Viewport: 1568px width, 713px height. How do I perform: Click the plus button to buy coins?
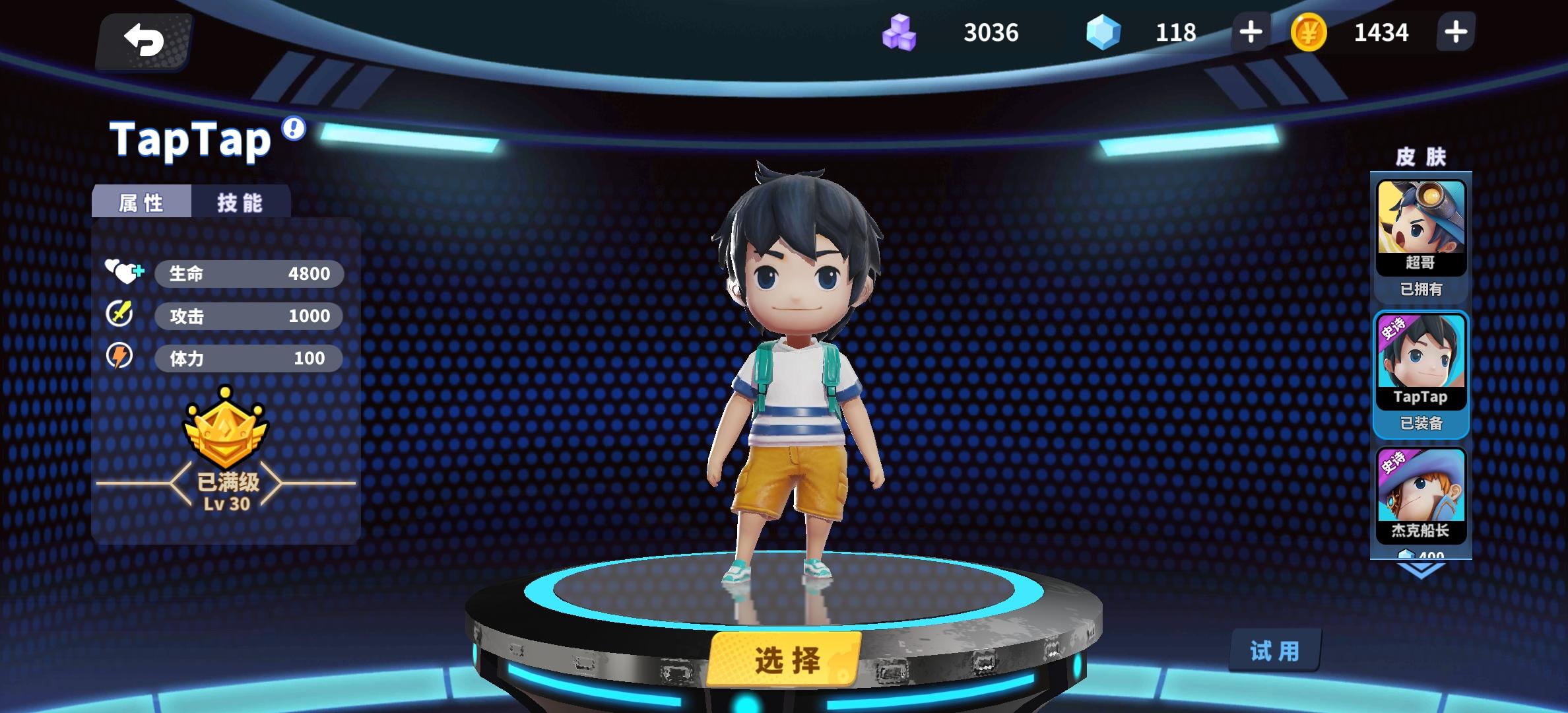[x=1454, y=32]
